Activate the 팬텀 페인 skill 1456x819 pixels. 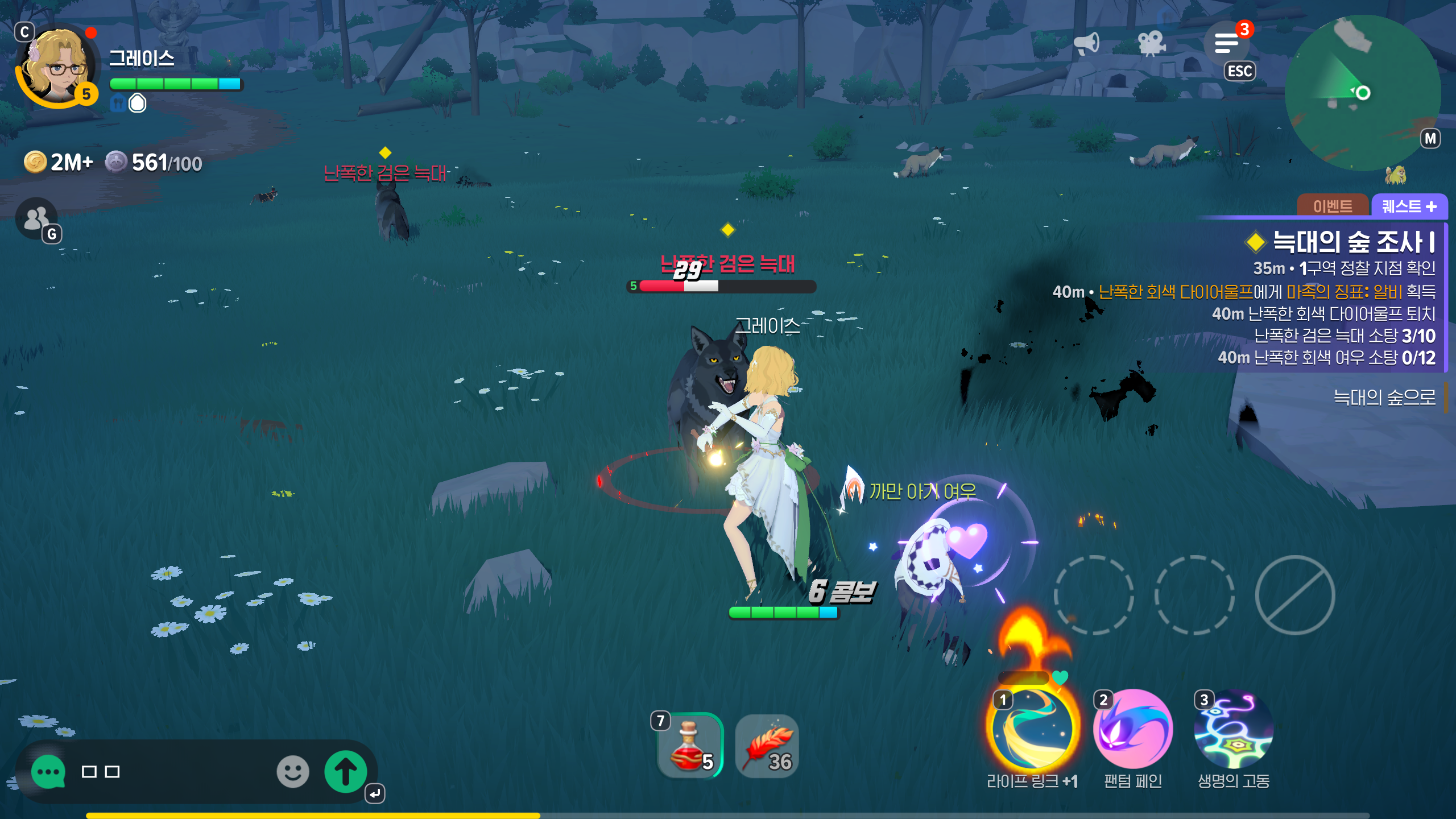coord(1132,729)
